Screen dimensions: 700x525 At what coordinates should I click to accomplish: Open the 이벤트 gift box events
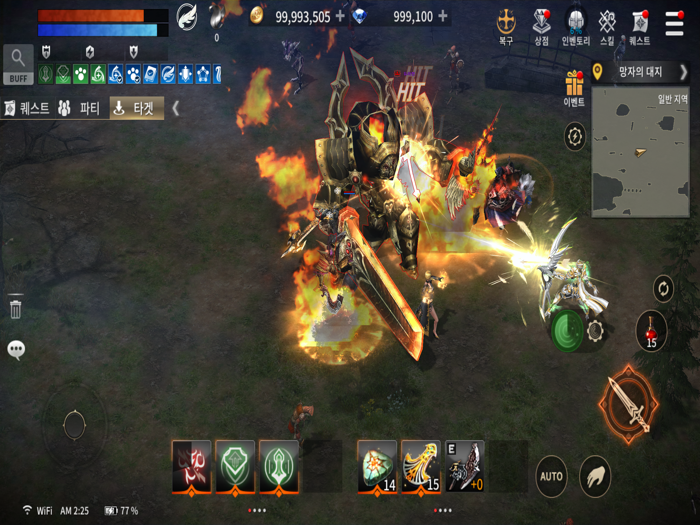coord(574,87)
